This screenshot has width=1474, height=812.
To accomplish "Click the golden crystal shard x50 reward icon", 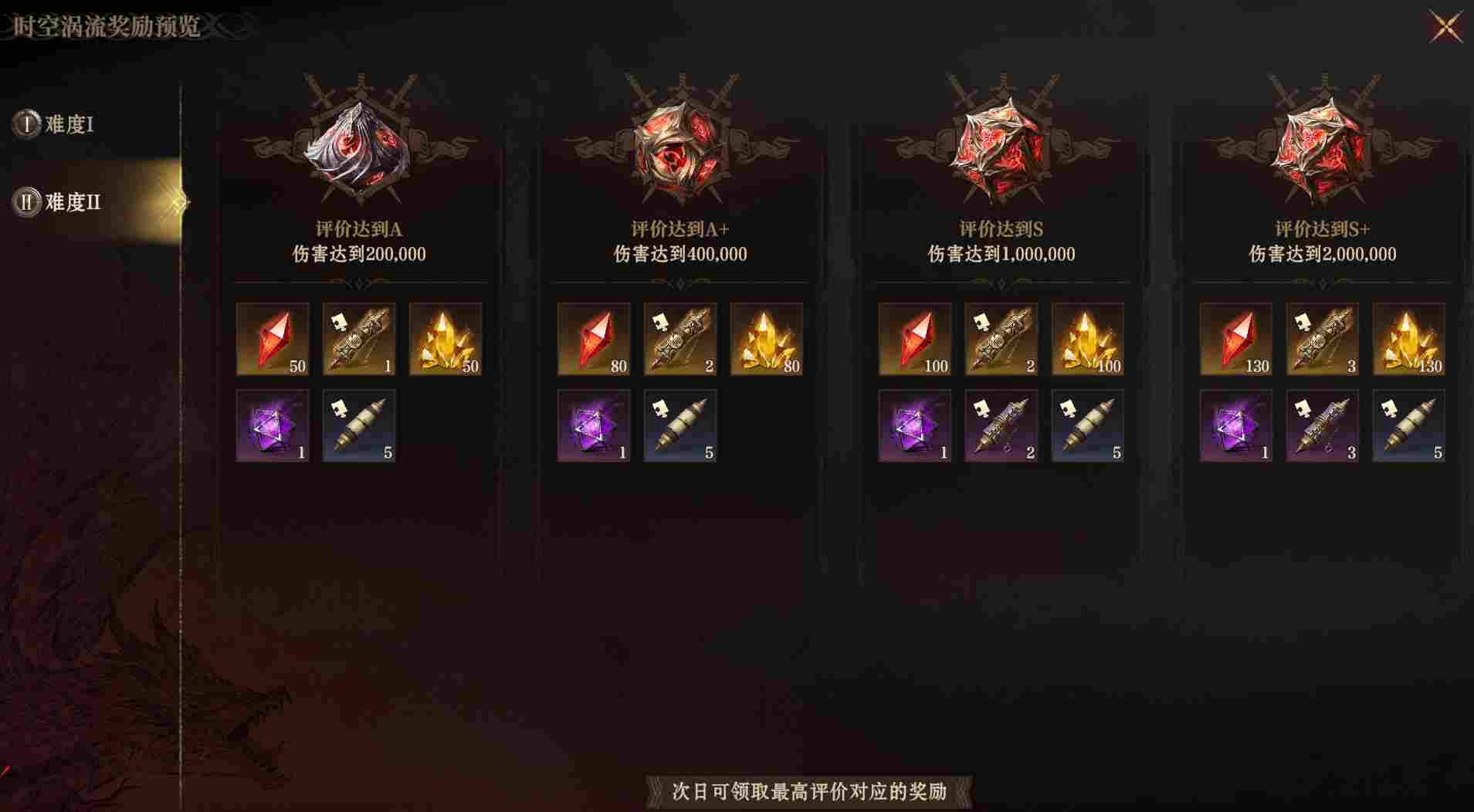I will point(445,340).
